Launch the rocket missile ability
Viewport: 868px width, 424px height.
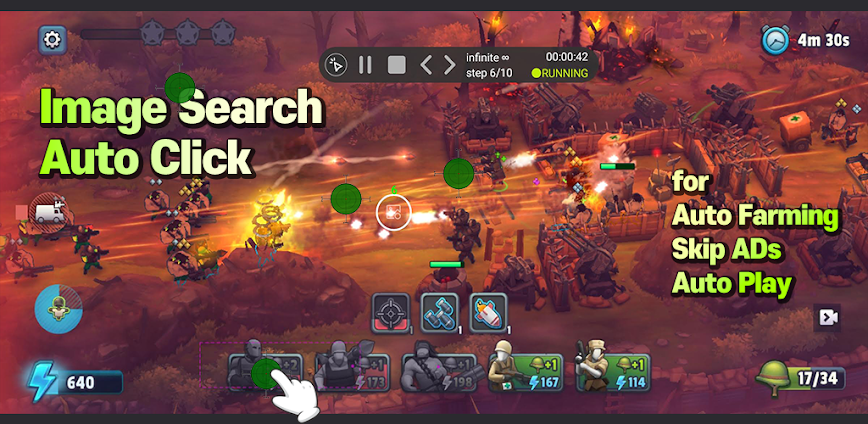point(488,313)
